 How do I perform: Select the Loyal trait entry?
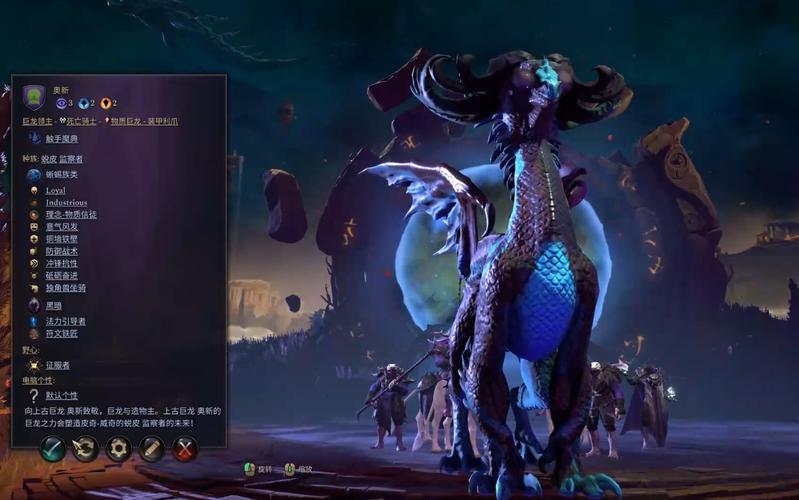pos(55,190)
